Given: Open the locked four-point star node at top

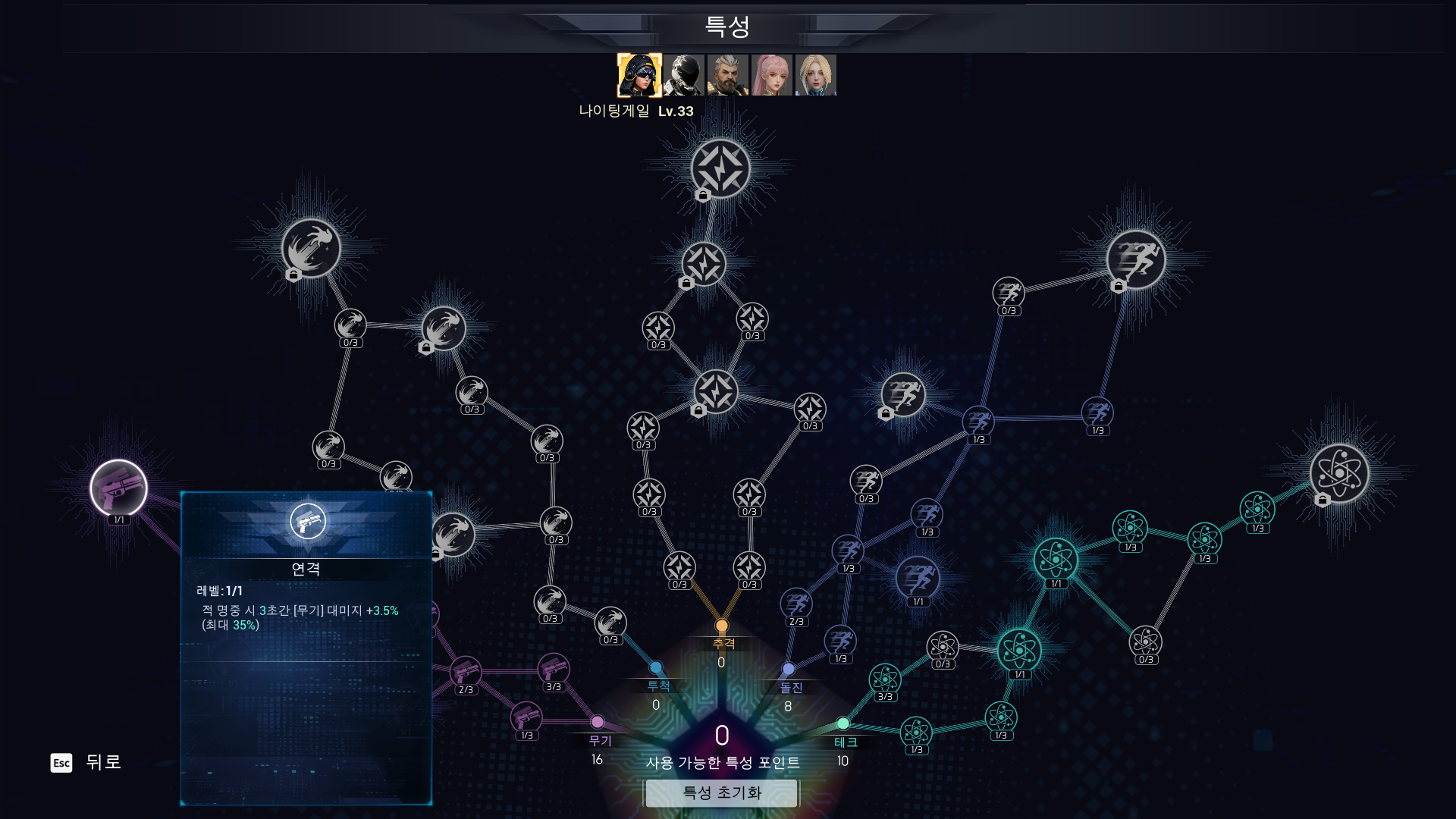Looking at the screenshot, I should [x=720, y=168].
